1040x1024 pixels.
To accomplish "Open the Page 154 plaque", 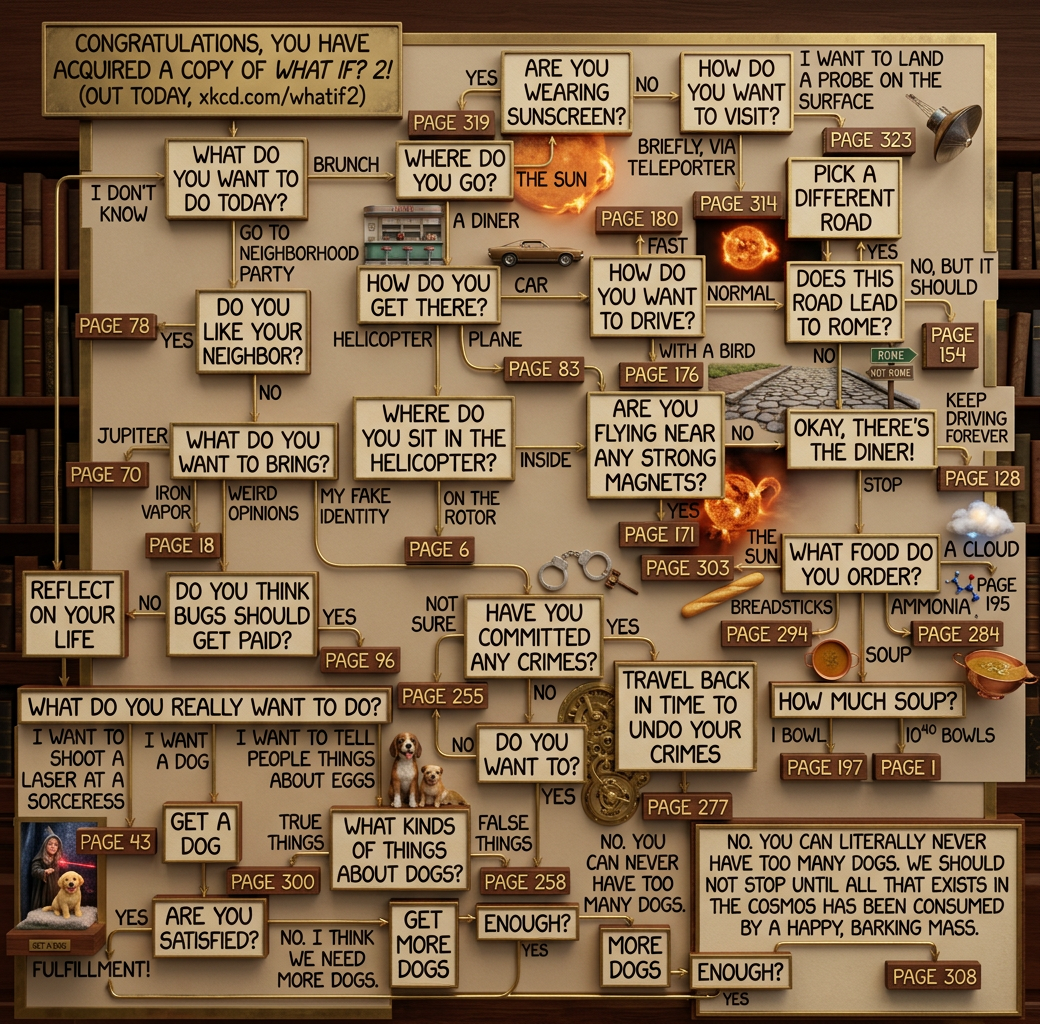I will coord(951,347).
